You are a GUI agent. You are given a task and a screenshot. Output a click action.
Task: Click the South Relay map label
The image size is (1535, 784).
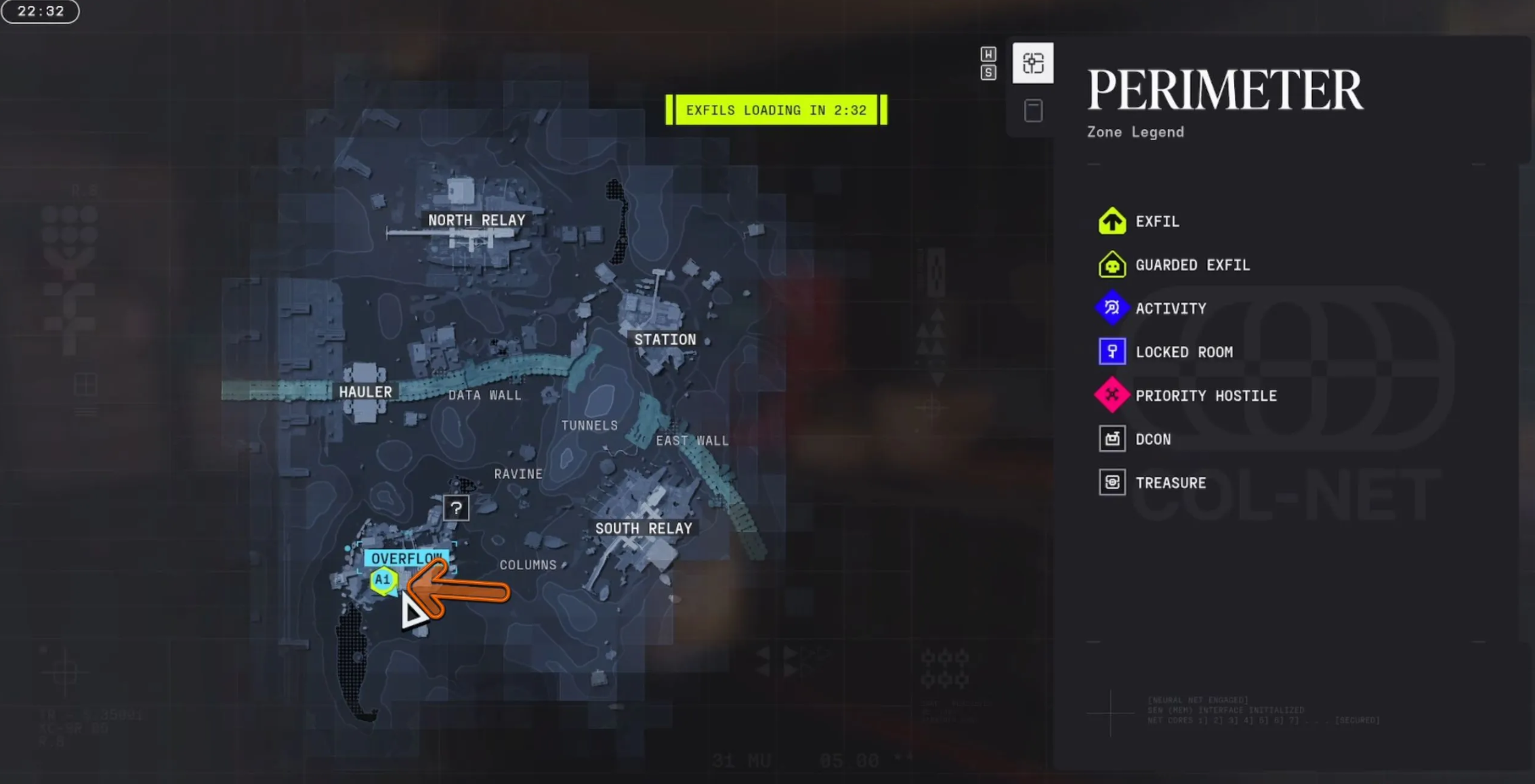tap(643, 529)
